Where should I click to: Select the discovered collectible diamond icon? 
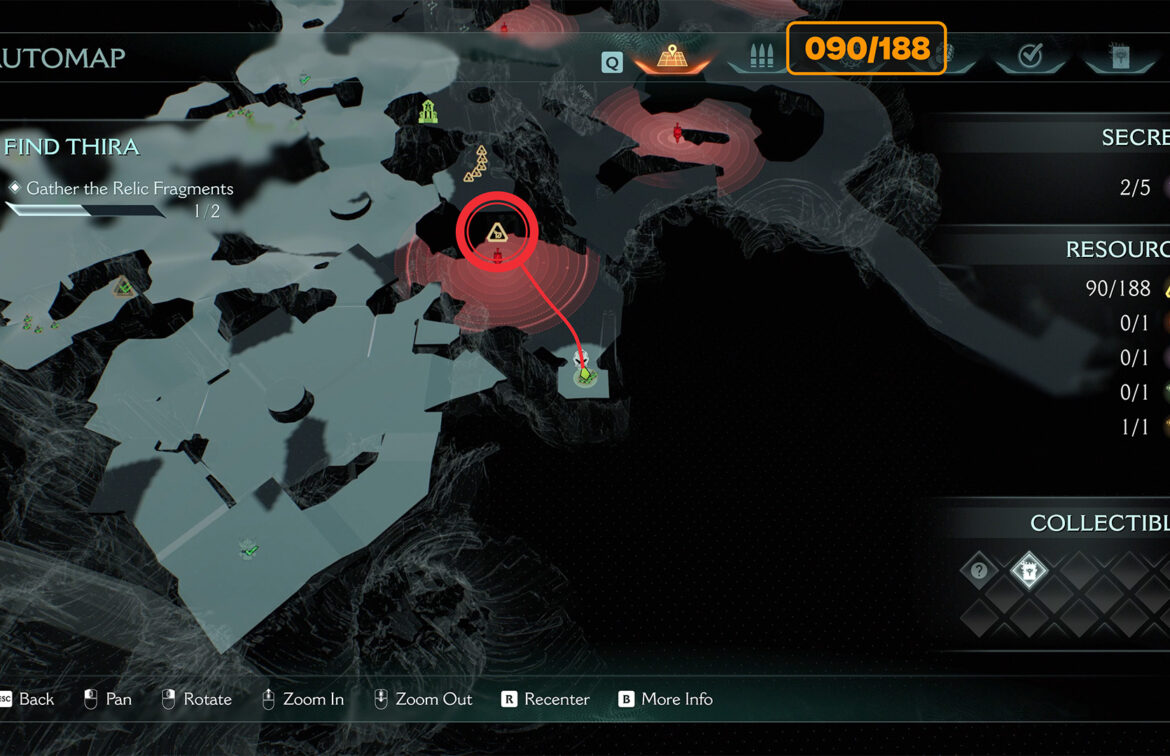tap(1028, 571)
